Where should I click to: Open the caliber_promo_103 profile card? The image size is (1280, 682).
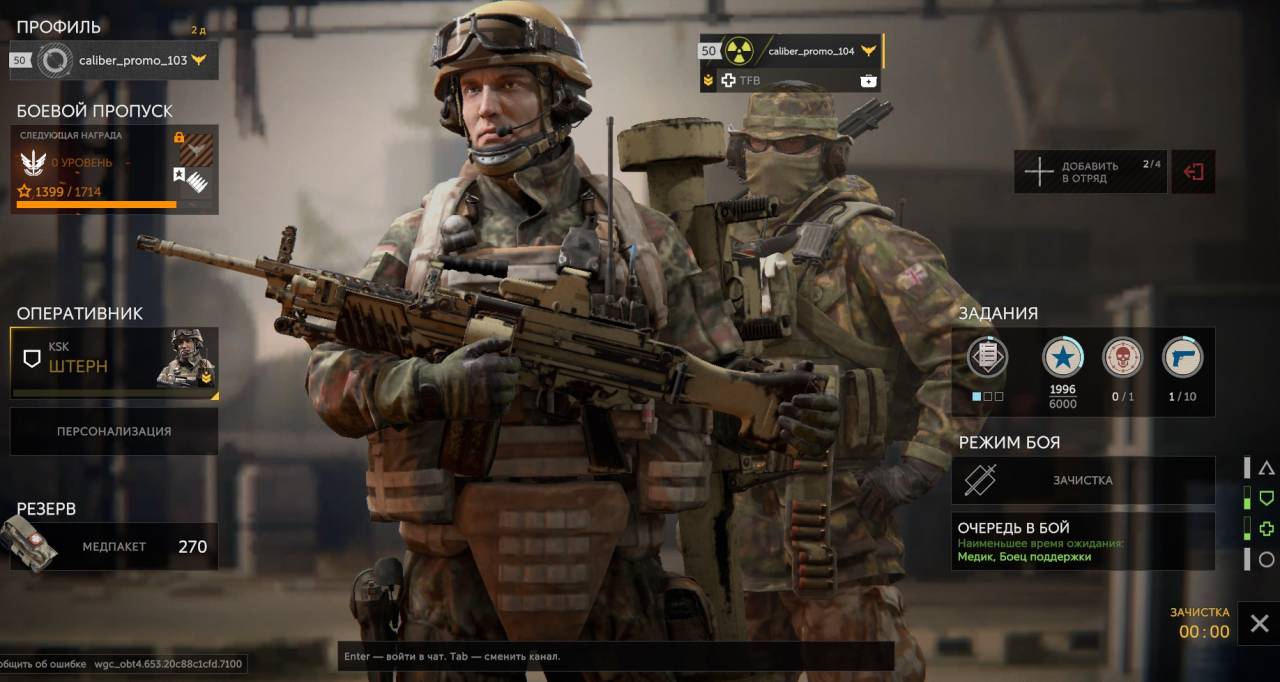[113, 60]
